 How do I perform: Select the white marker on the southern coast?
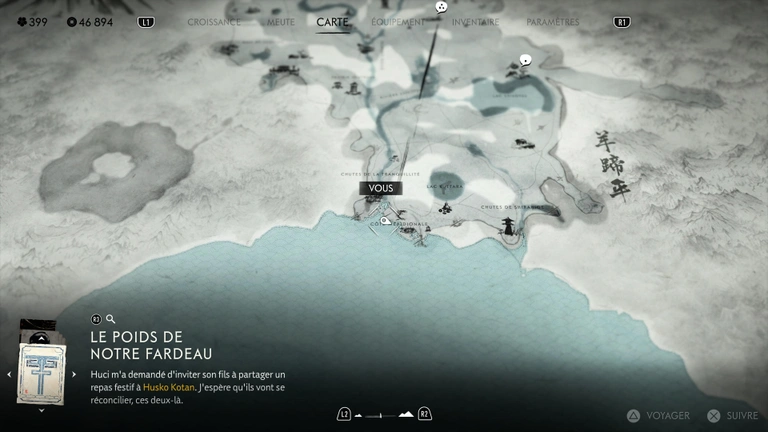click(384, 221)
